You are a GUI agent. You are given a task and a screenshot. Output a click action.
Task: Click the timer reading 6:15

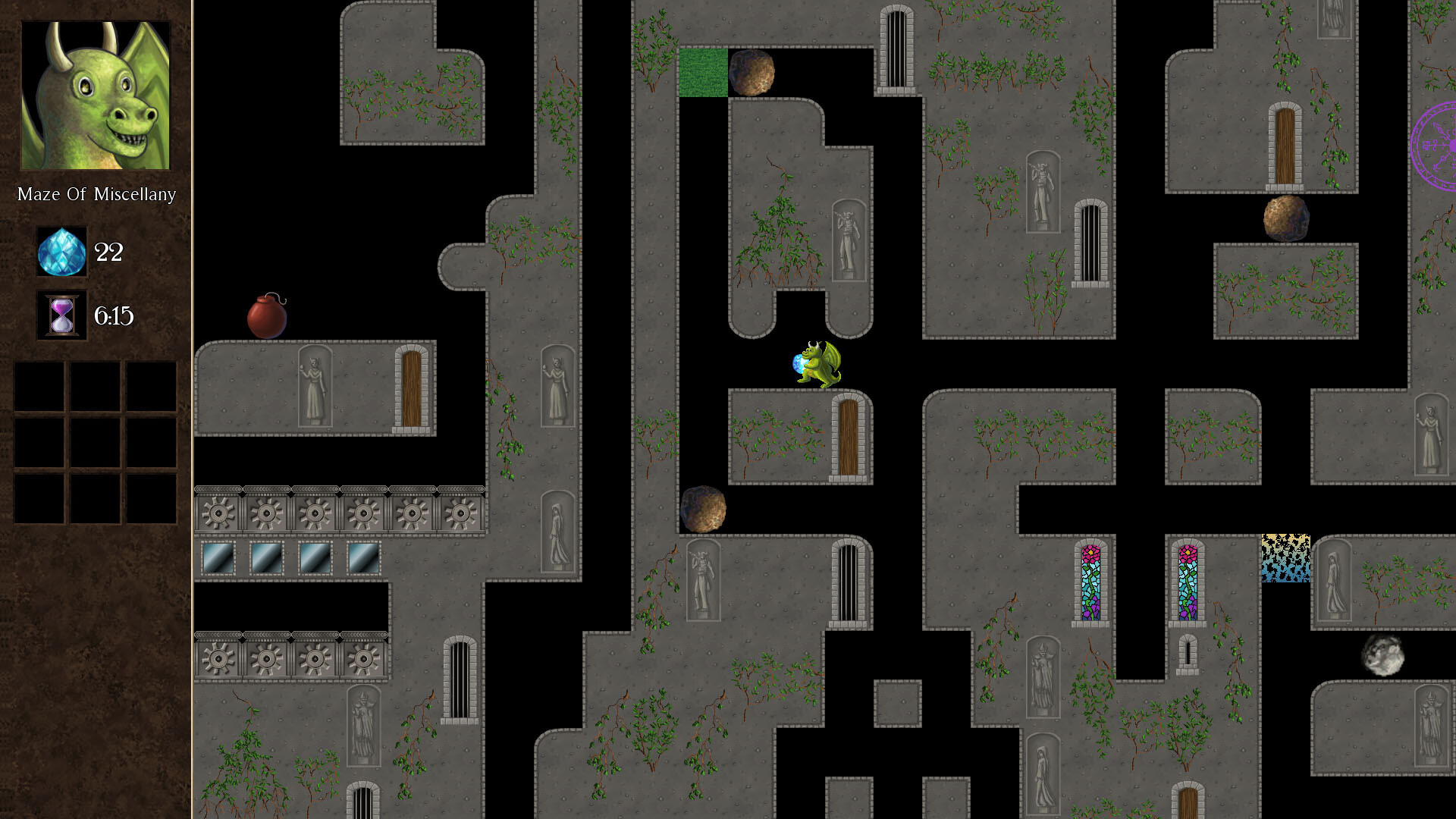(x=114, y=315)
